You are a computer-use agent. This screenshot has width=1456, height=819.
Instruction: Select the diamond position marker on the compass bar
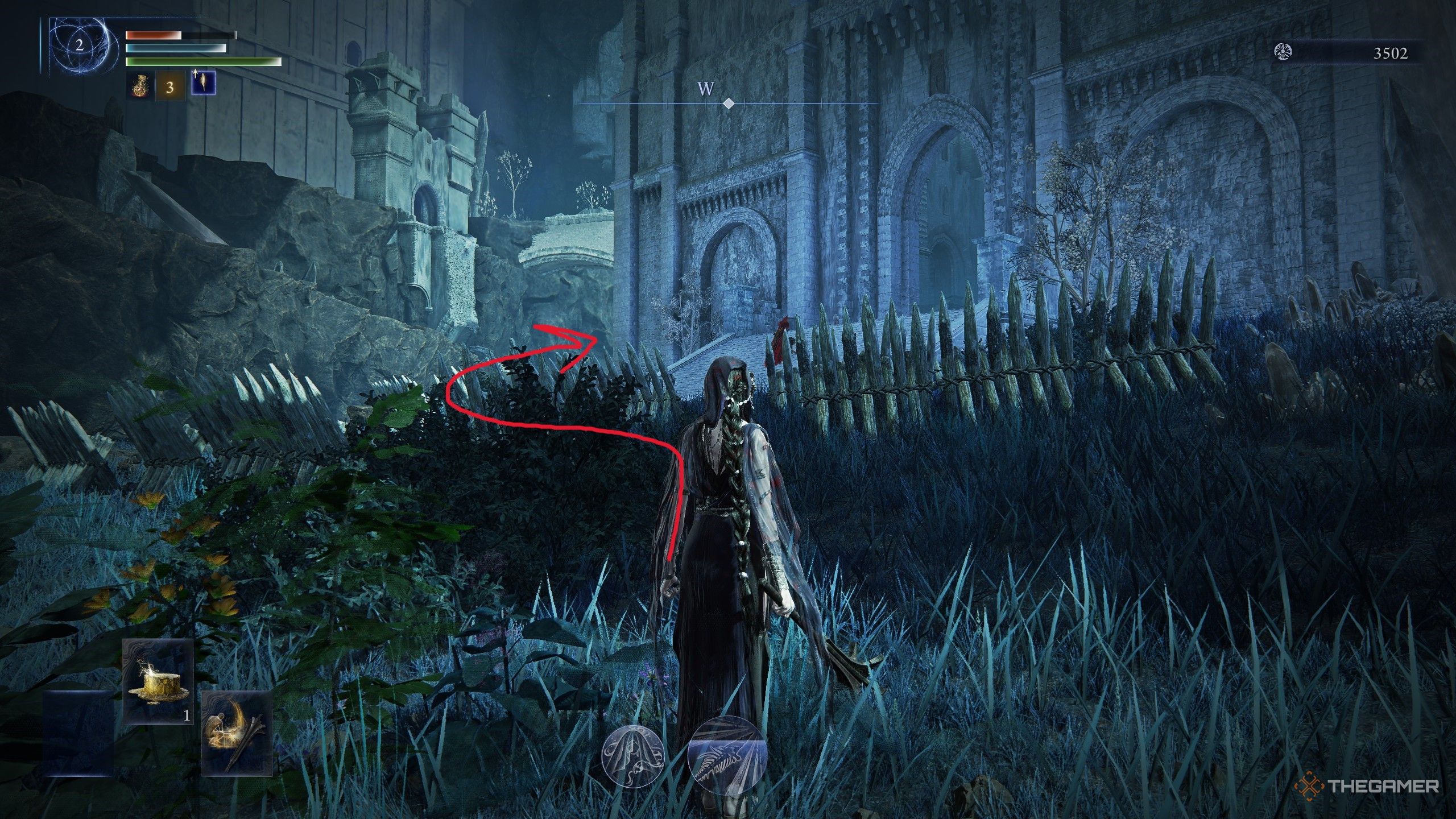click(729, 104)
